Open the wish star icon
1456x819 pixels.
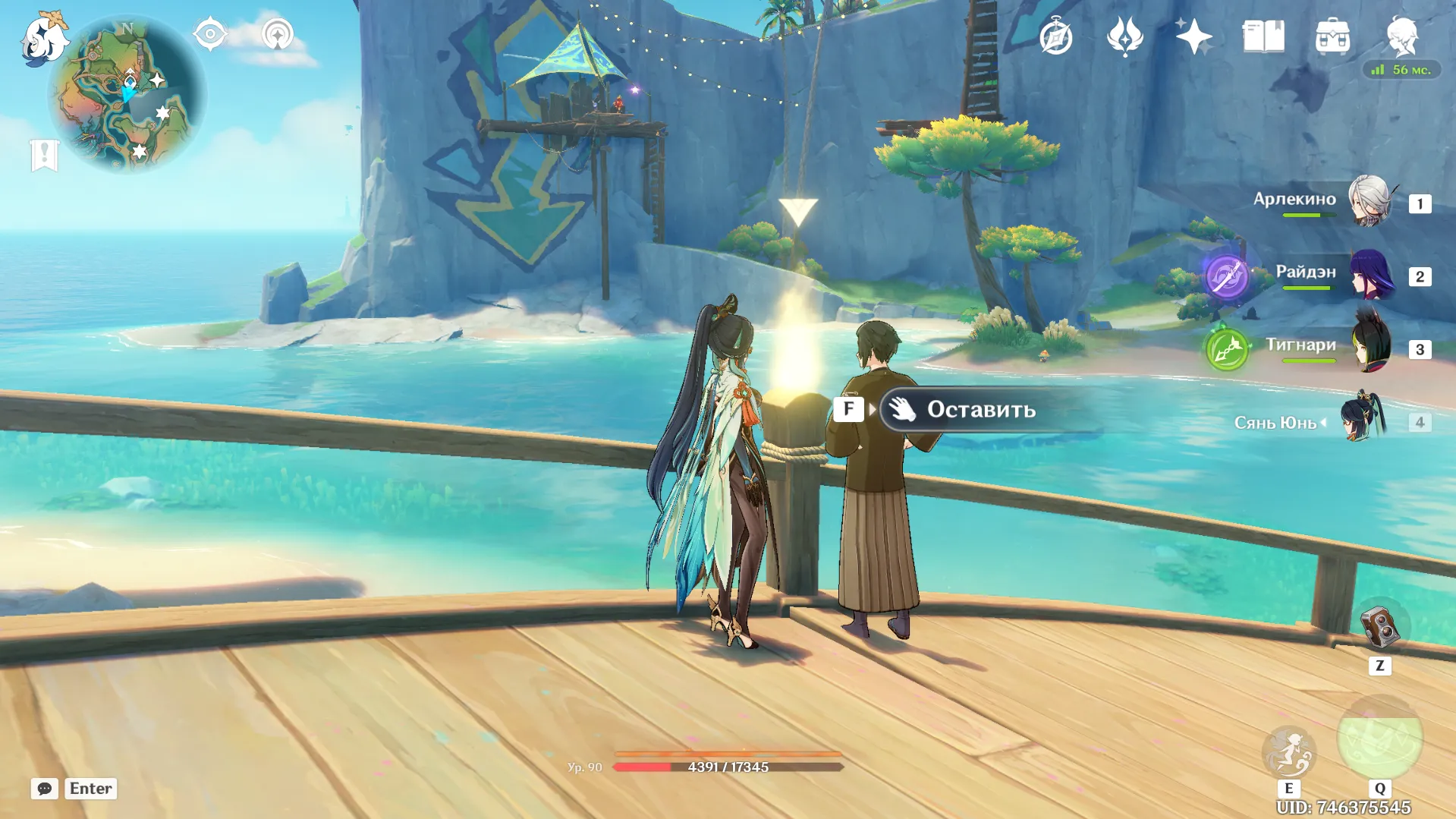tap(1193, 36)
